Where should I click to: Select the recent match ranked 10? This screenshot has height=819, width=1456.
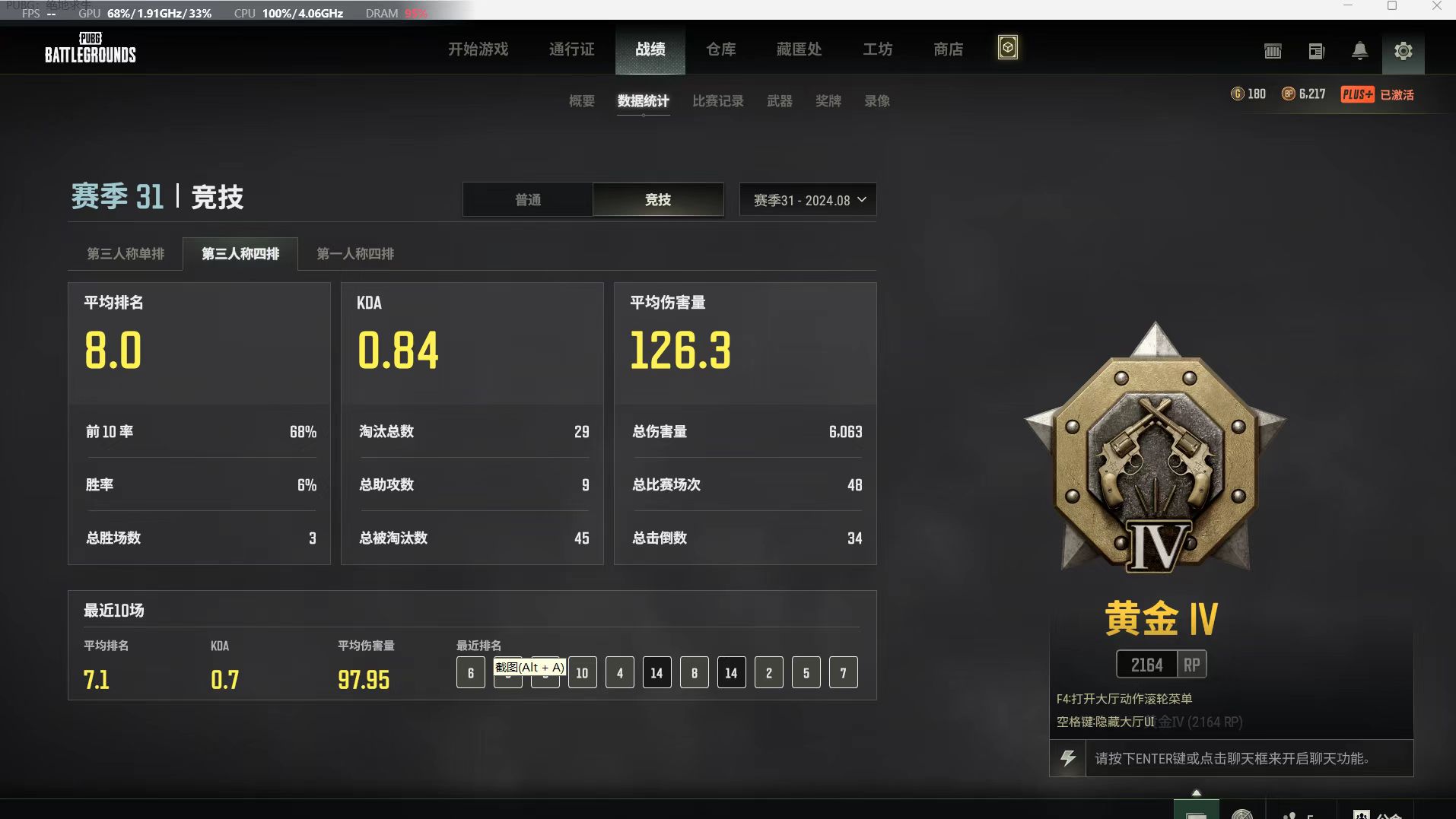click(x=582, y=673)
